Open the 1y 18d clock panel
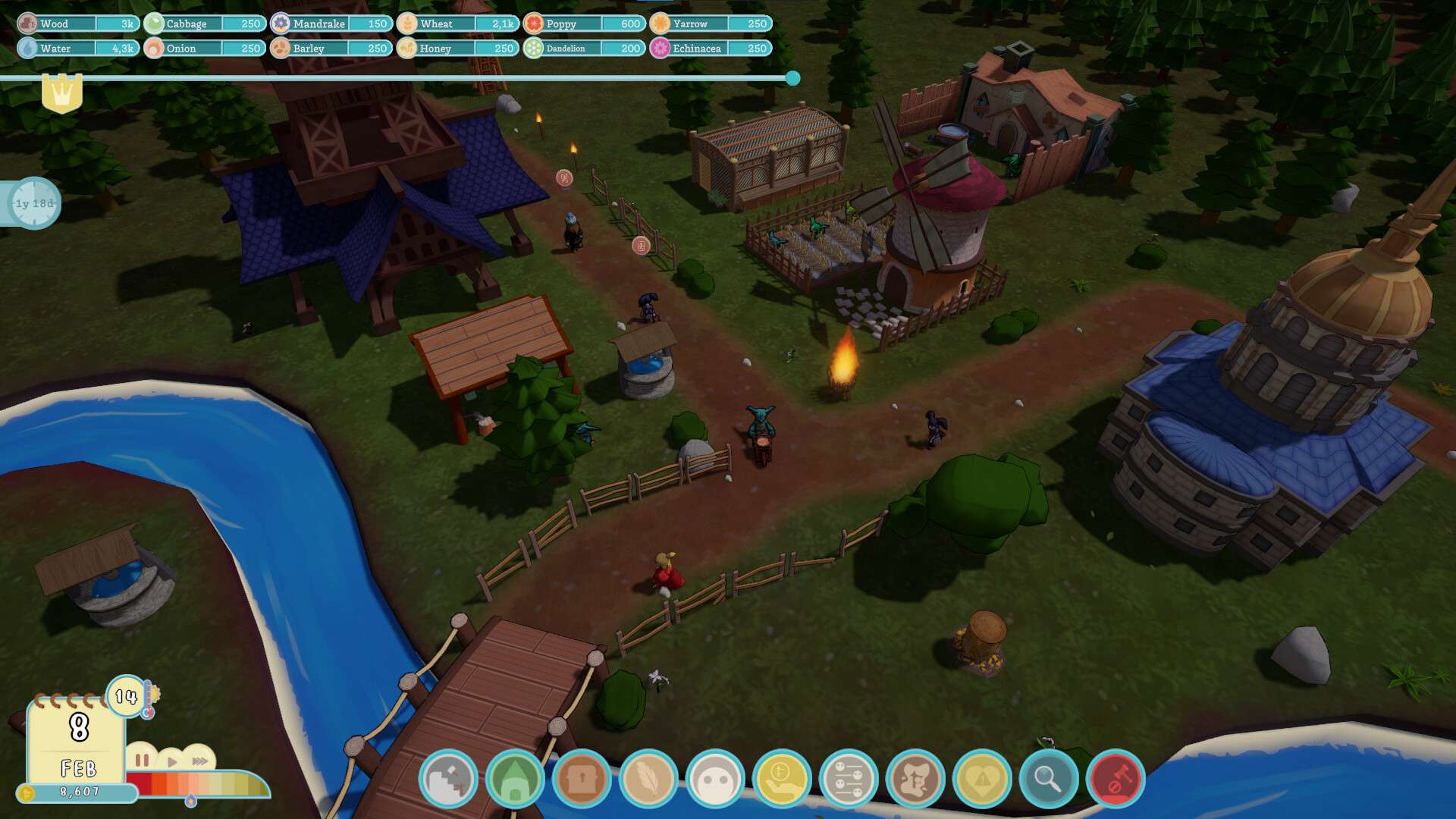Screen dimensions: 1456x819 (x=33, y=203)
